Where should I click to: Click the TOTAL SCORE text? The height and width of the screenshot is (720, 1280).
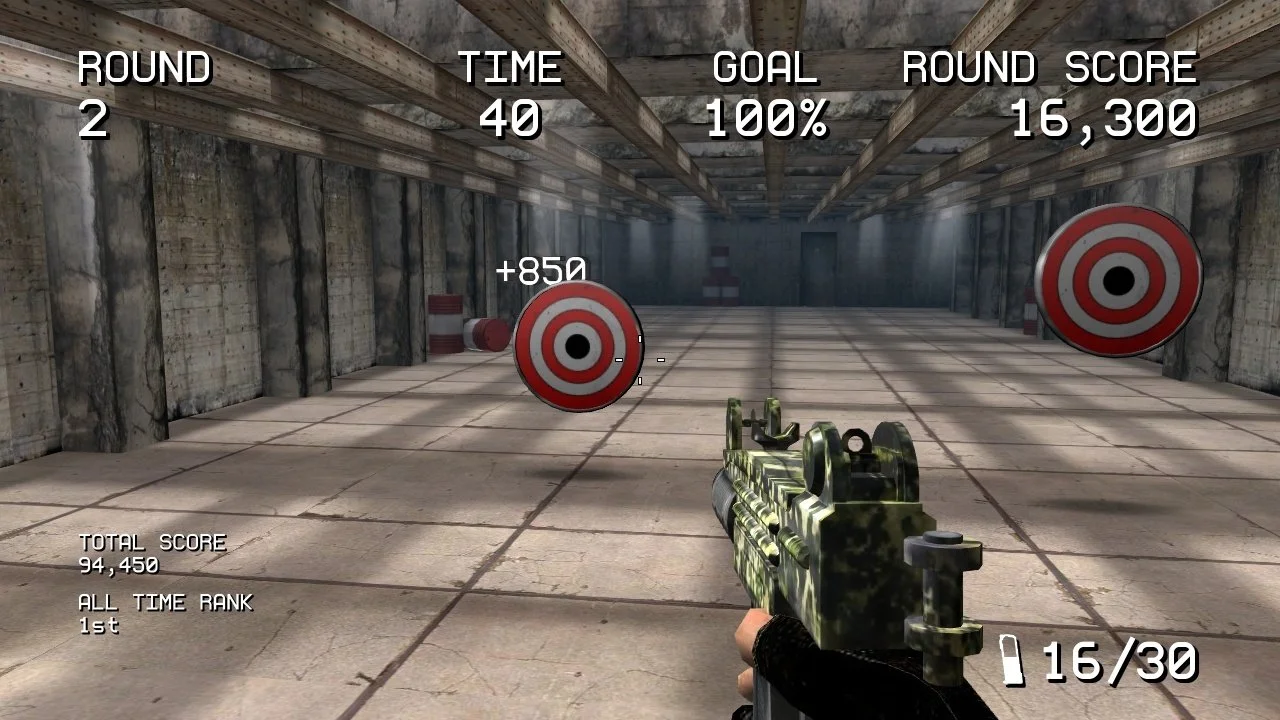[152, 543]
